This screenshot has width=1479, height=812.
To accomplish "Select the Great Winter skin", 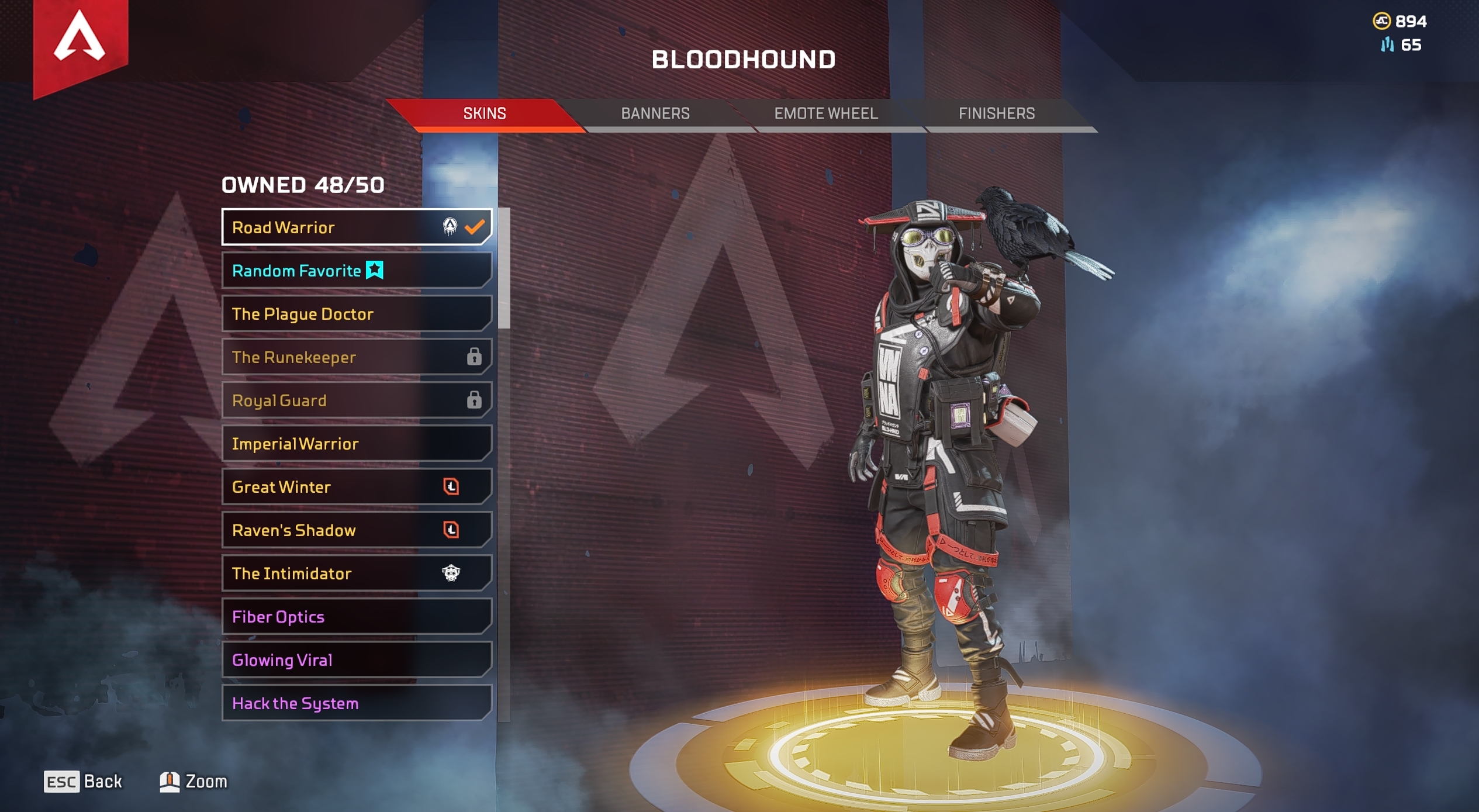I will 356,486.
